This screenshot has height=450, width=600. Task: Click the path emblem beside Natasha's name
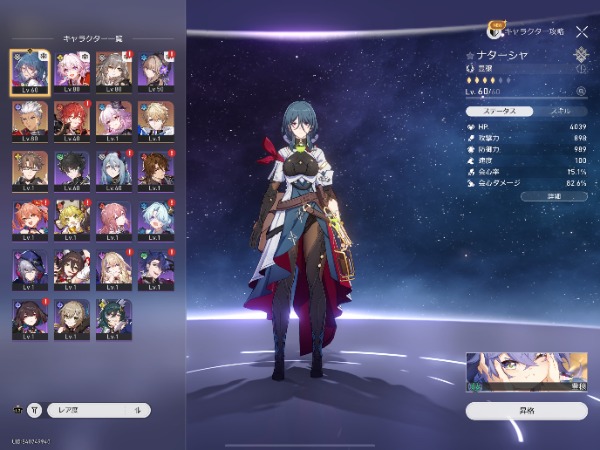(581, 56)
